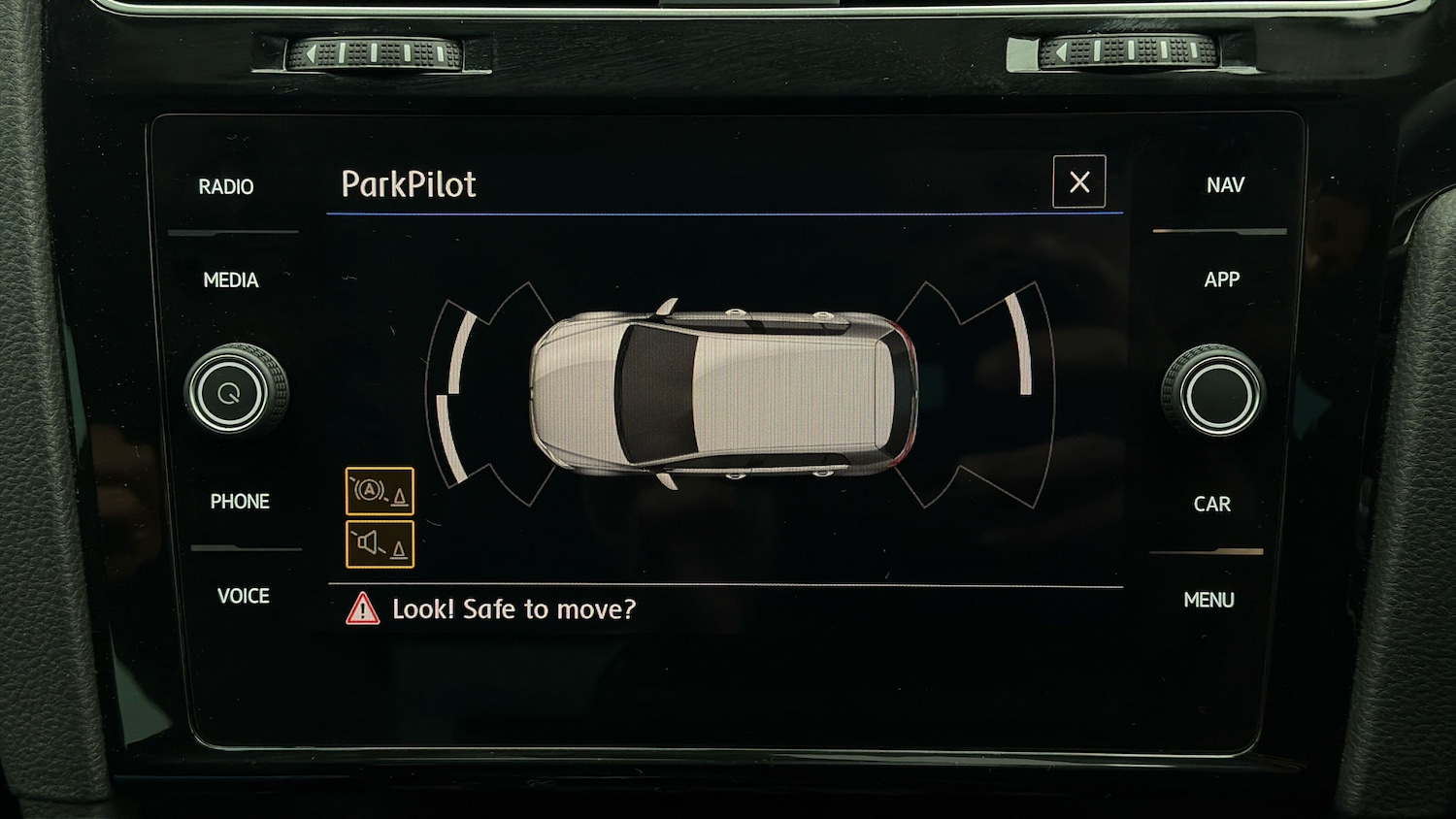Switch to the RADIO function
The image size is (1456, 819).
click(225, 186)
